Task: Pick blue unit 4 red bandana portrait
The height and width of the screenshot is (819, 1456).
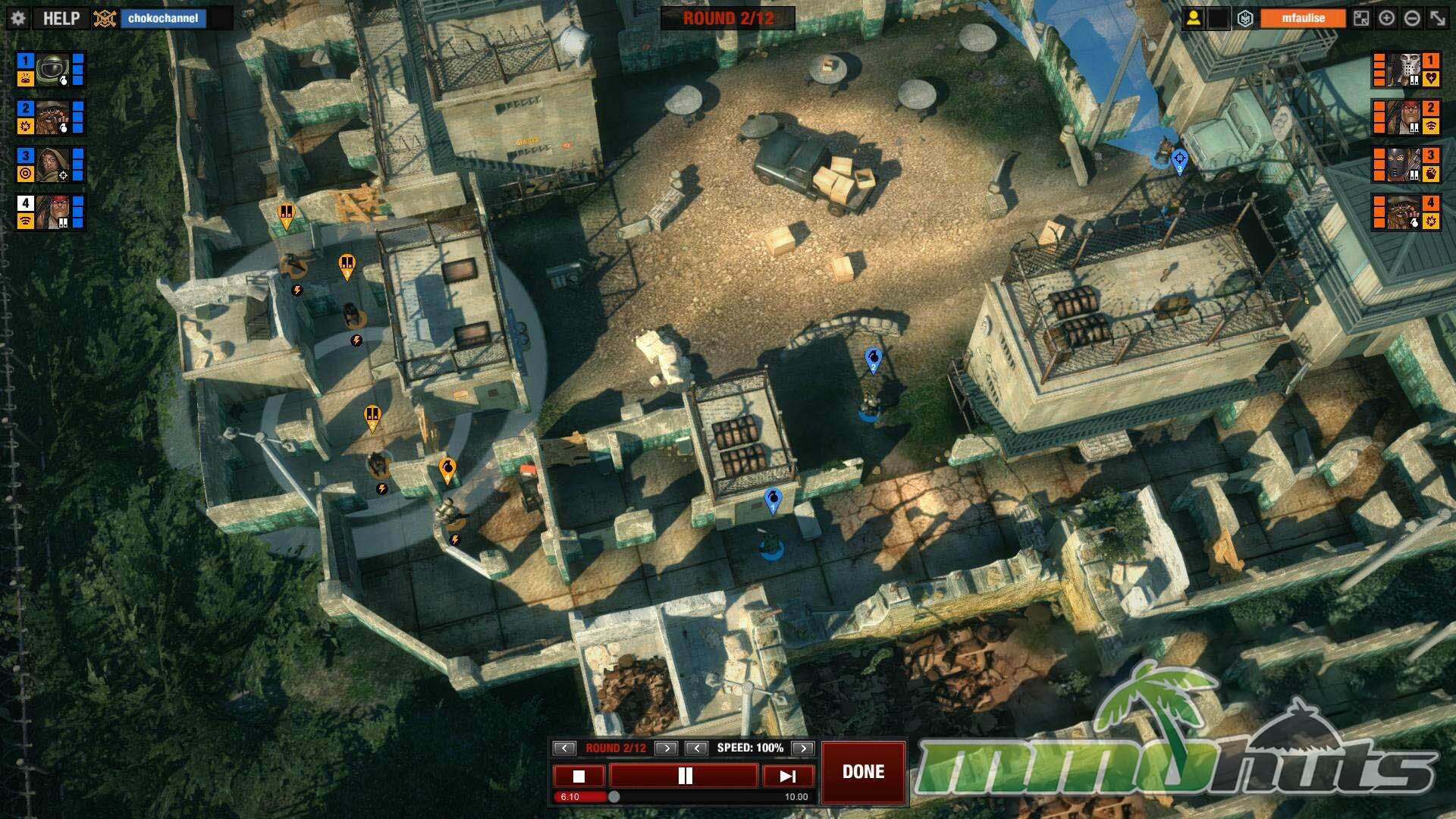Action: coord(52,212)
